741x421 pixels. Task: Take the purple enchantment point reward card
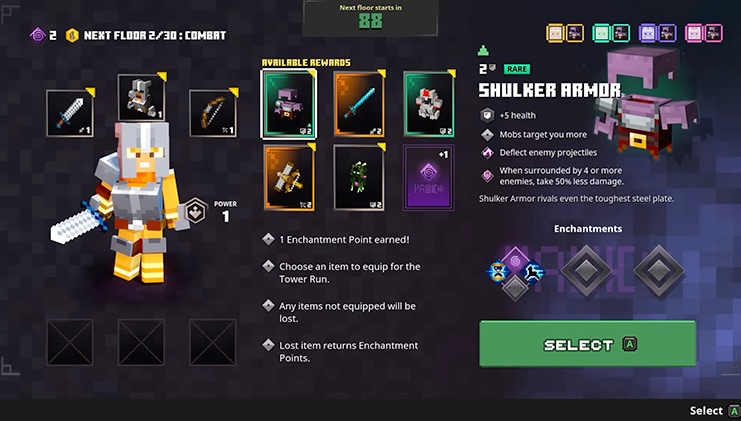[428, 176]
